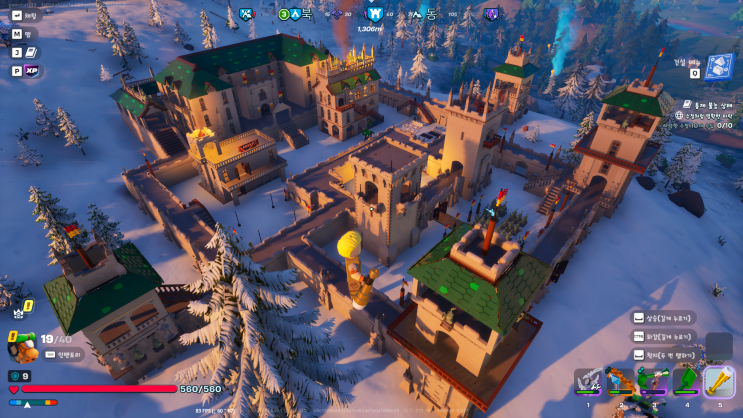Select the orange crossbow hotbar slot

[x=621, y=383]
